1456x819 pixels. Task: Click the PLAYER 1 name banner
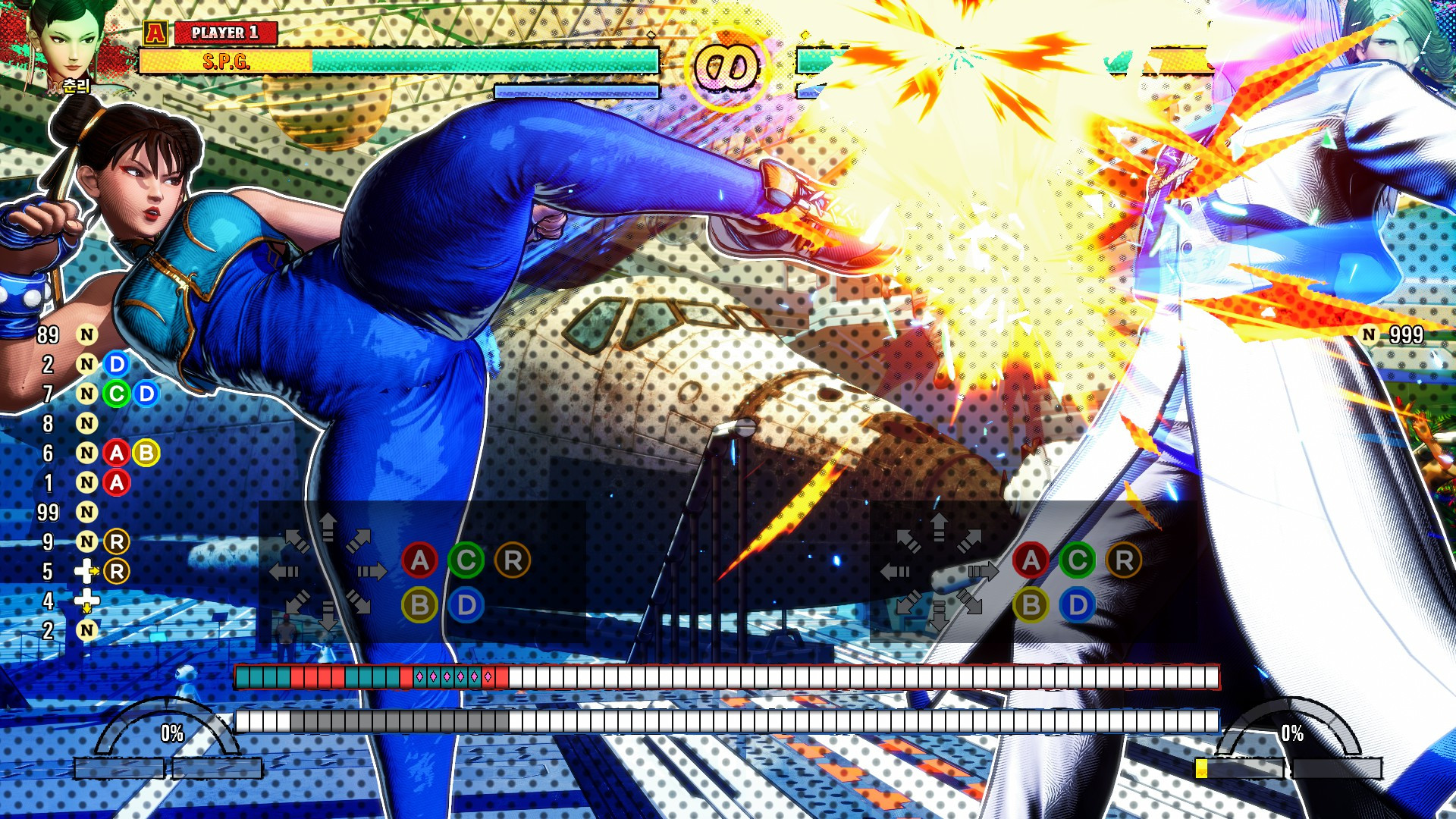[225, 33]
